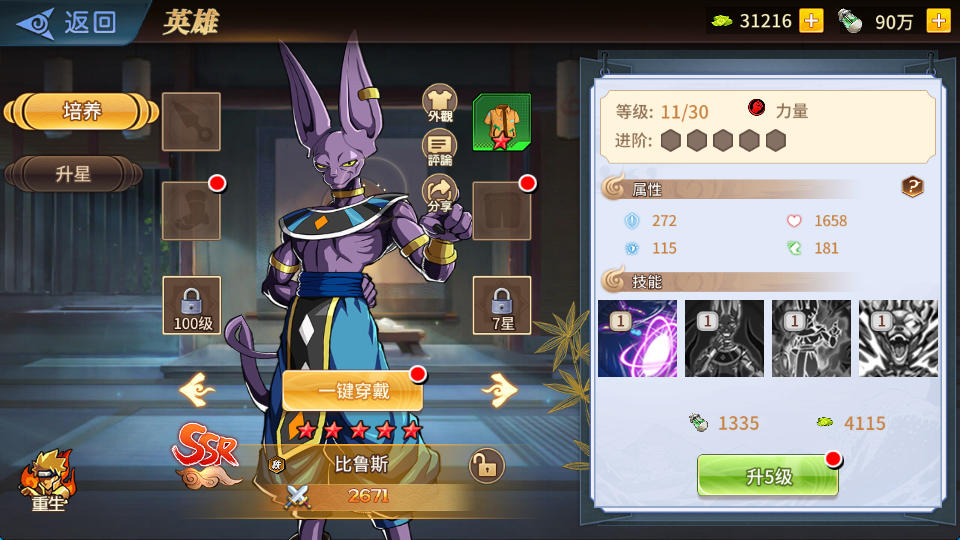Toggle the hero padlock icon
This screenshot has width=960, height=540.
487,465
